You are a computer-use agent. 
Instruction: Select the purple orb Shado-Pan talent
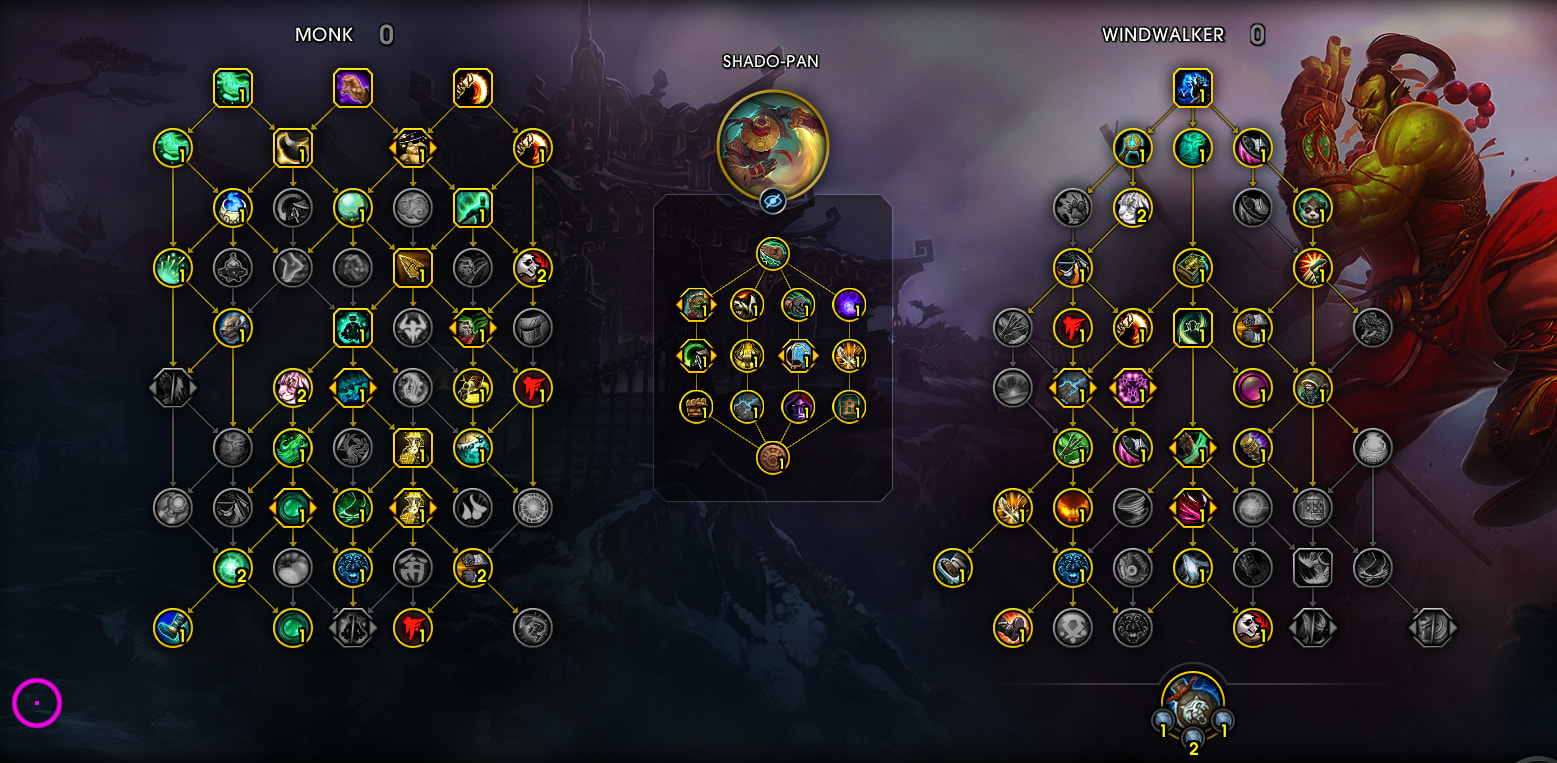click(x=849, y=304)
